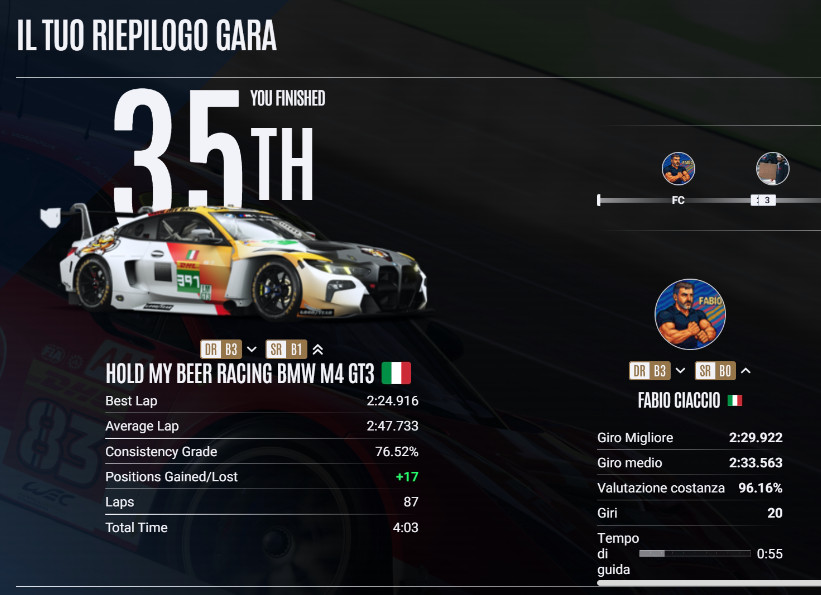The image size is (821, 595).
Task: Select Fabio Ciaccio's small avatar above the stint timeline
Action: (678, 168)
